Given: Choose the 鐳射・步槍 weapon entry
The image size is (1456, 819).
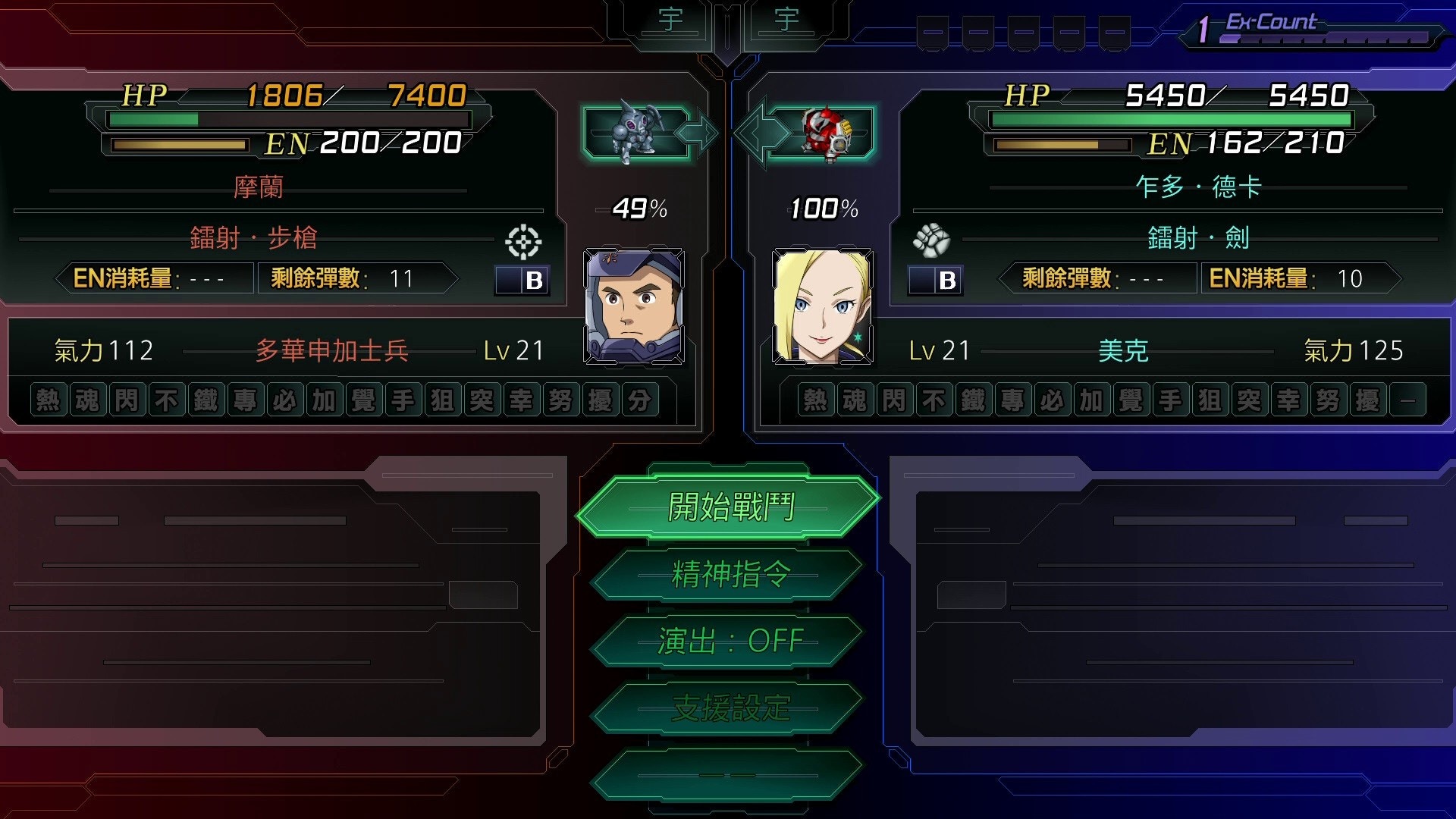Looking at the screenshot, I should pyautogui.click(x=253, y=238).
